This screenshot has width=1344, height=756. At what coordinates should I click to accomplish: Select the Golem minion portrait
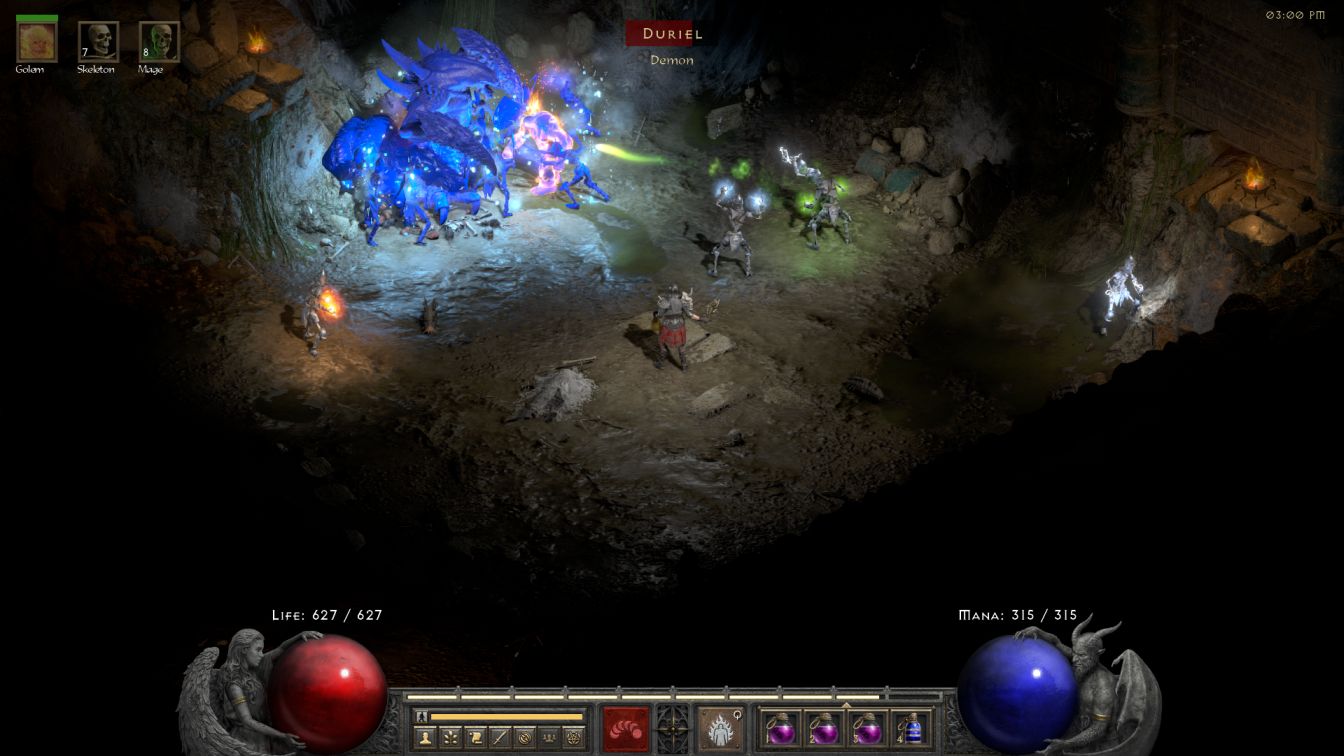coord(37,41)
